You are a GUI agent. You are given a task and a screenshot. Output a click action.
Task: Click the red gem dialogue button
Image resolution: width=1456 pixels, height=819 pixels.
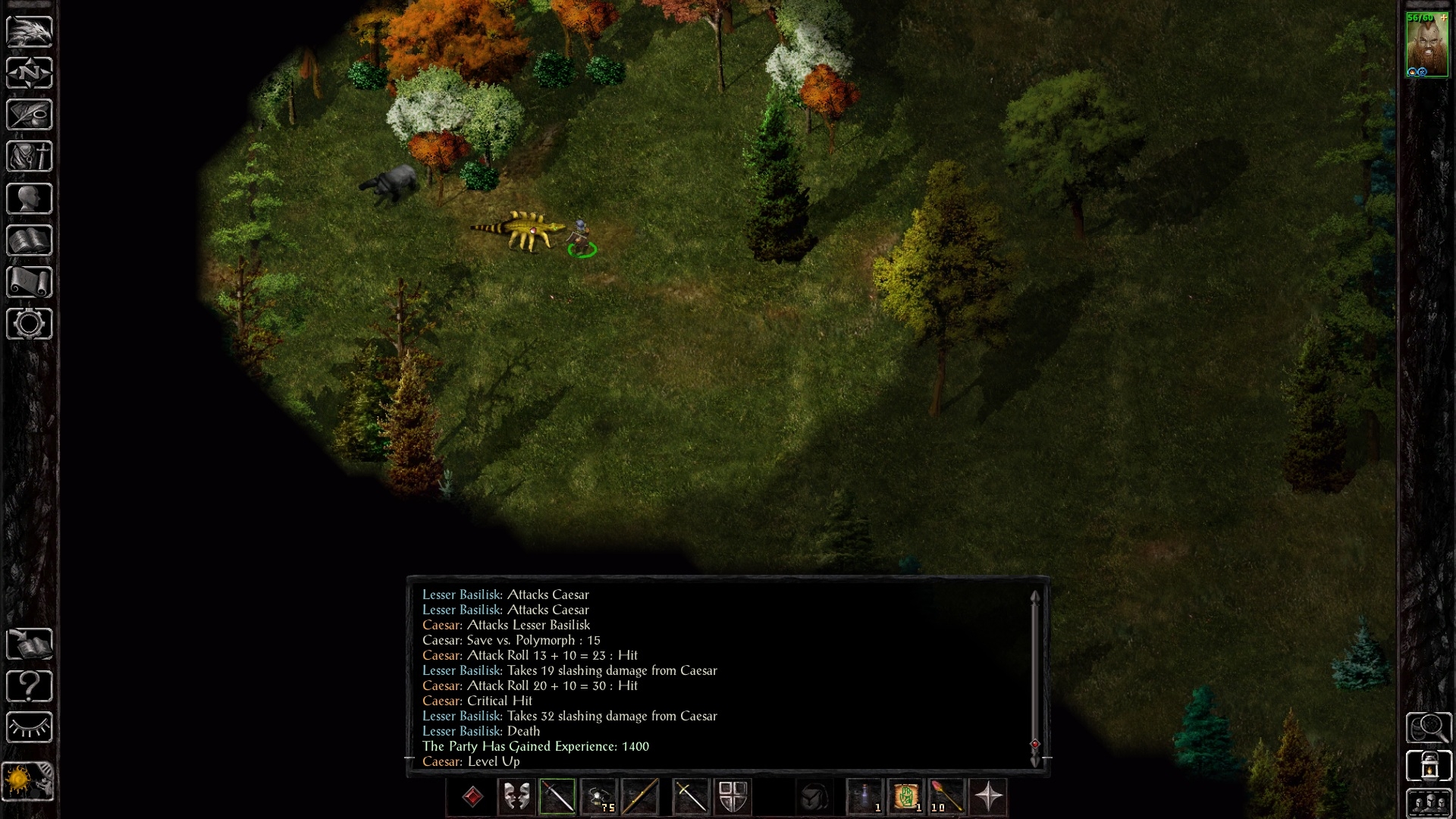pos(472,797)
